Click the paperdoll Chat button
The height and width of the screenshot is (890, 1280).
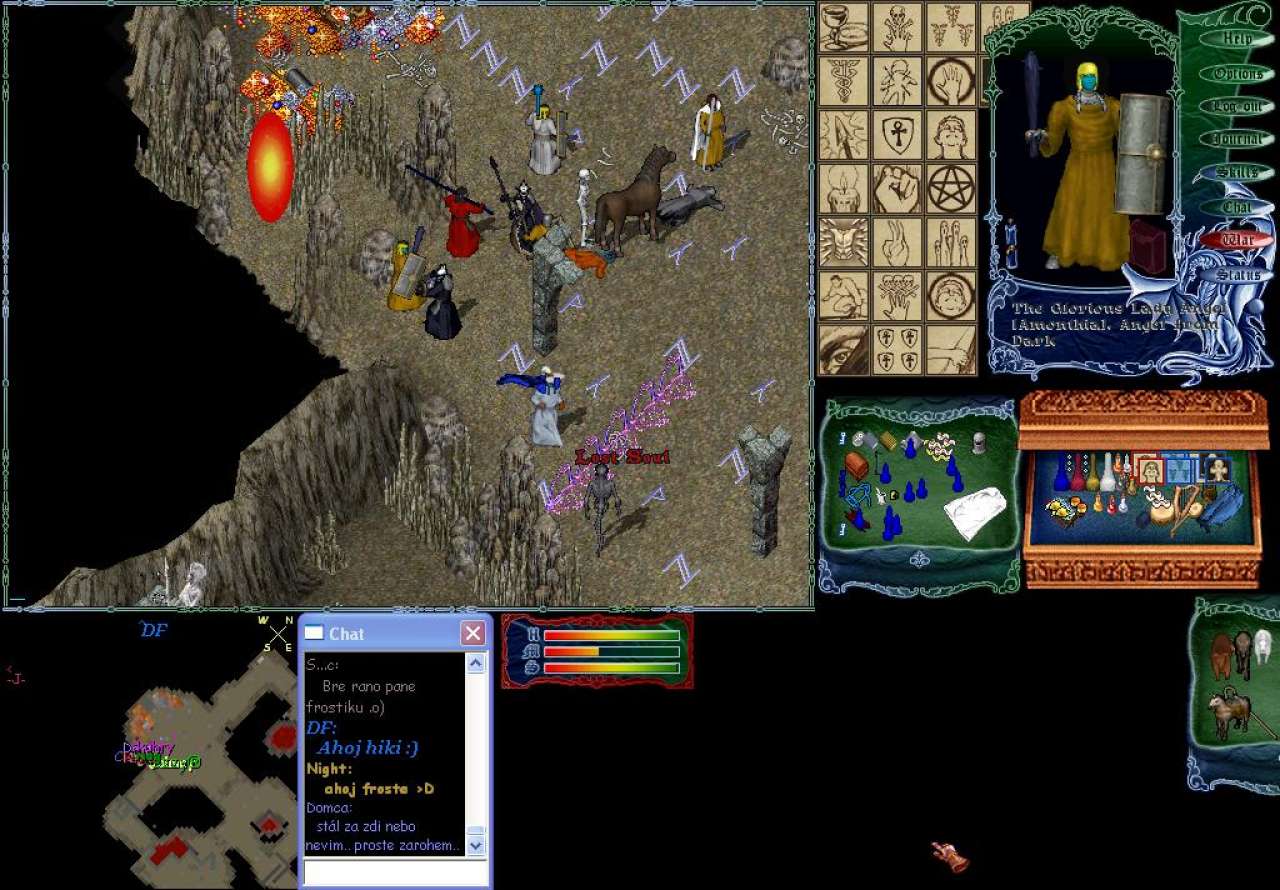tap(1238, 207)
